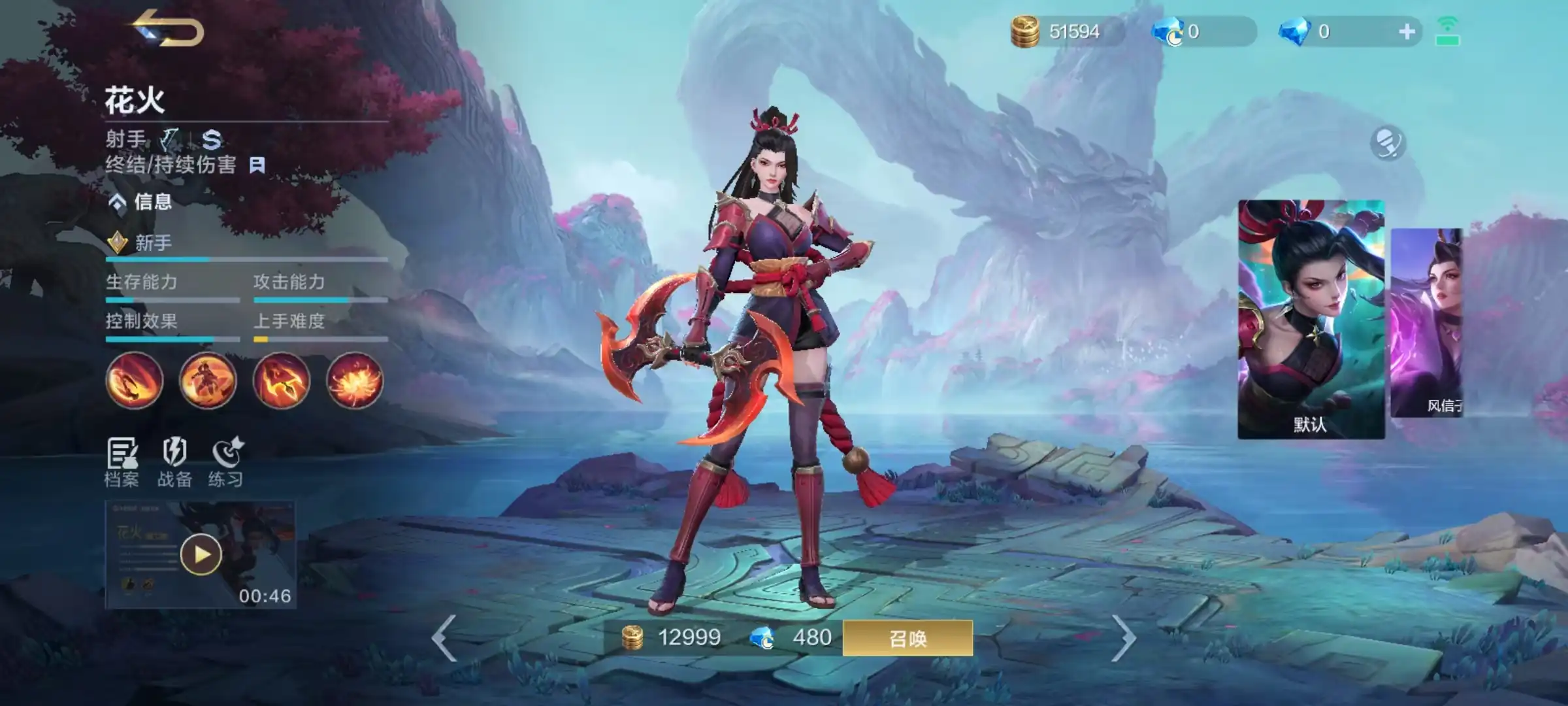View the second skill icon

click(x=208, y=381)
